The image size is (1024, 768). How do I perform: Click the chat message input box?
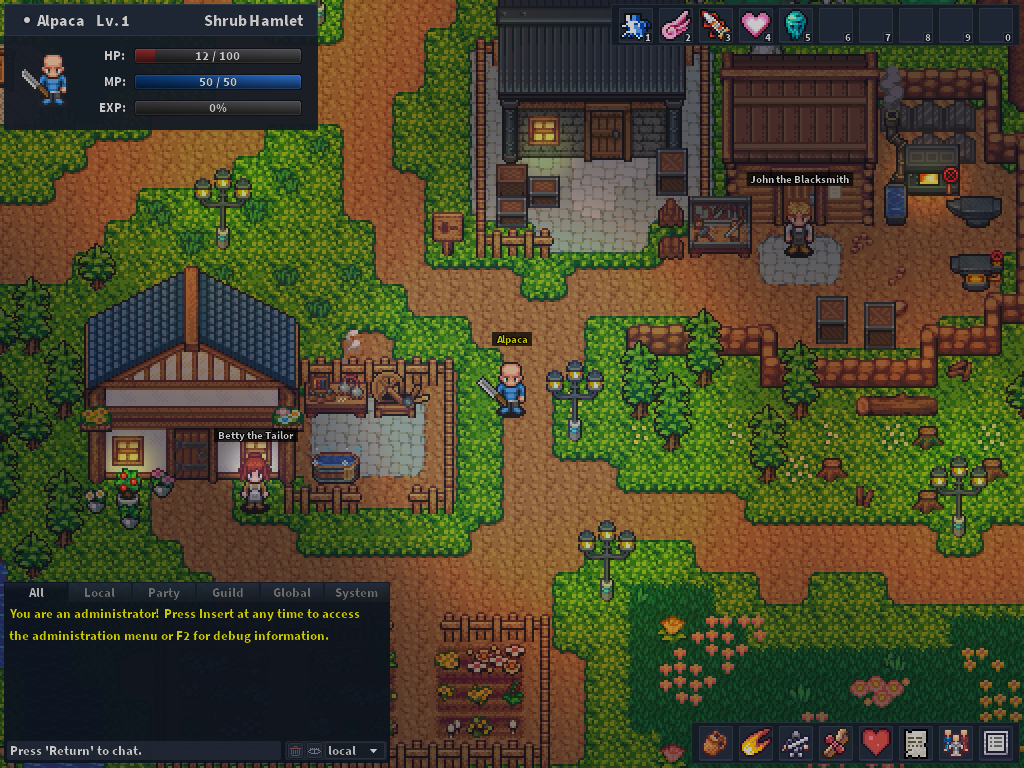tap(143, 750)
